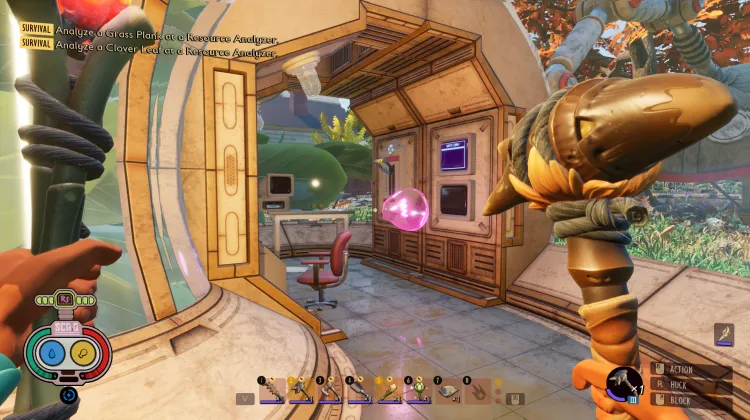Select the hammer in hotbar slot 2
750x420 pixels.
click(x=301, y=391)
